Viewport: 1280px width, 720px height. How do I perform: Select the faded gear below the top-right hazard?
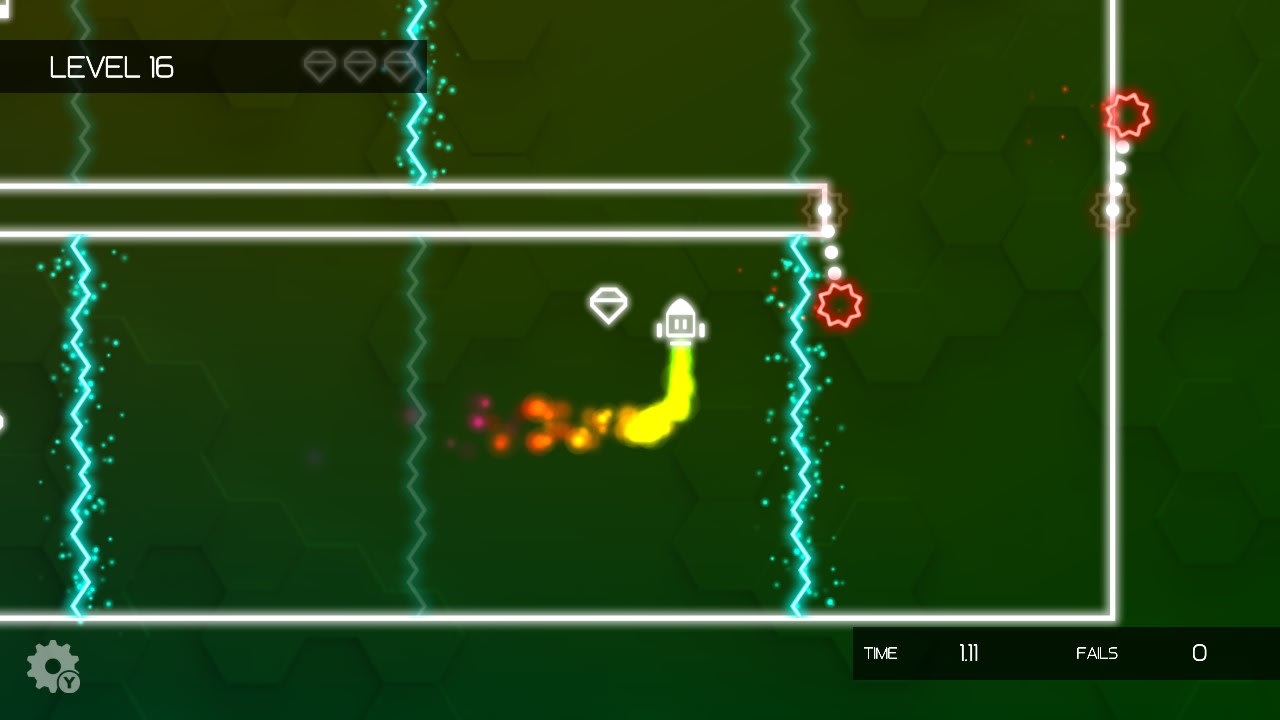pos(1110,212)
